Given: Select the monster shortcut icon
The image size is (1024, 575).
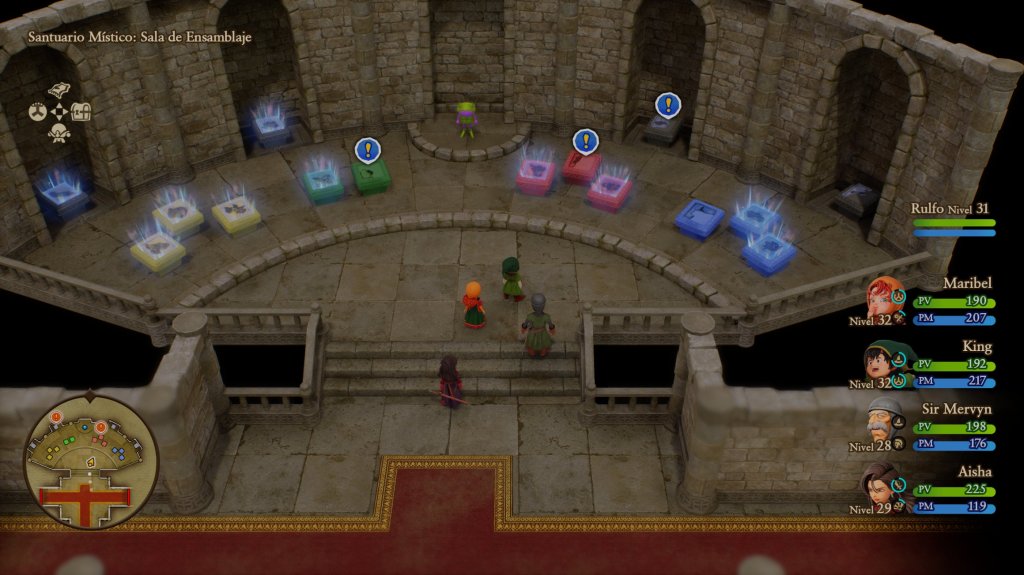Looking at the screenshot, I should pyautogui.click(x=58, y=133).
